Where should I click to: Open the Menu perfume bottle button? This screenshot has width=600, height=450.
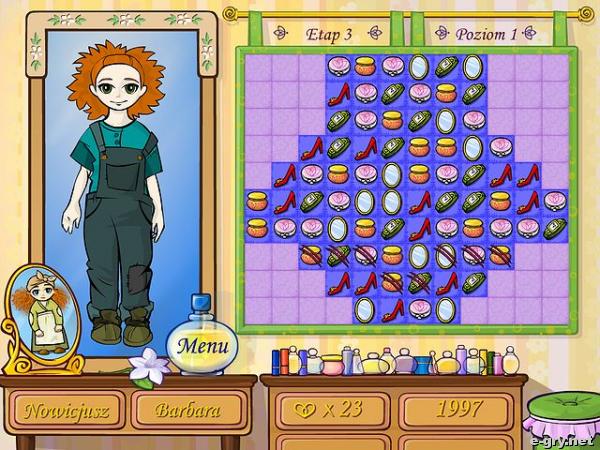(x=204, y=347)
